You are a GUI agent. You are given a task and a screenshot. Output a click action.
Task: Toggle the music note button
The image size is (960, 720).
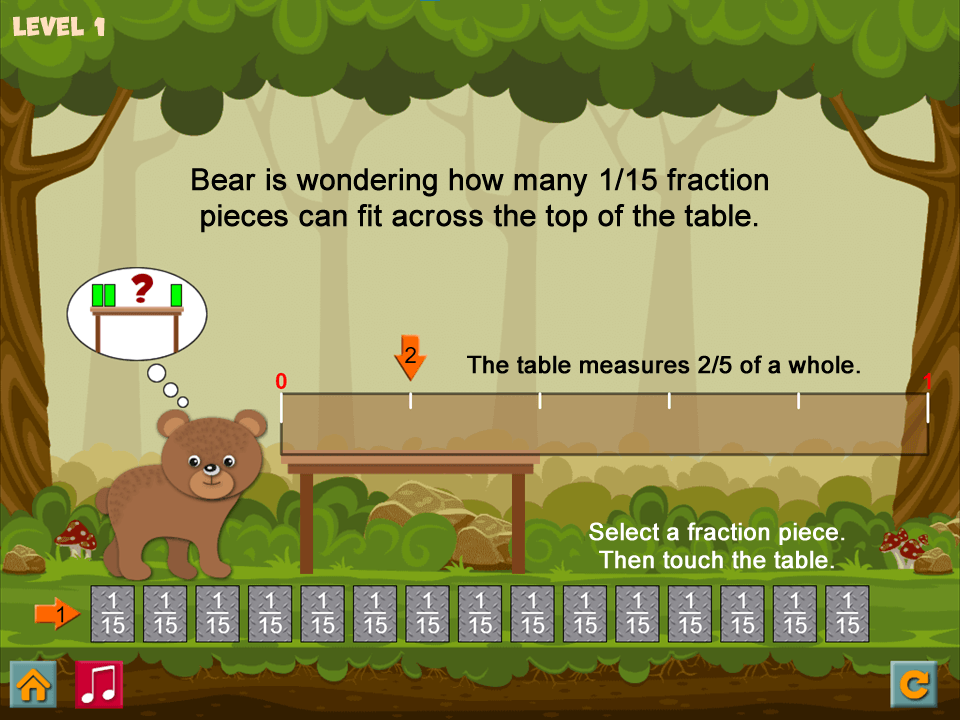[x=99, y=685]
